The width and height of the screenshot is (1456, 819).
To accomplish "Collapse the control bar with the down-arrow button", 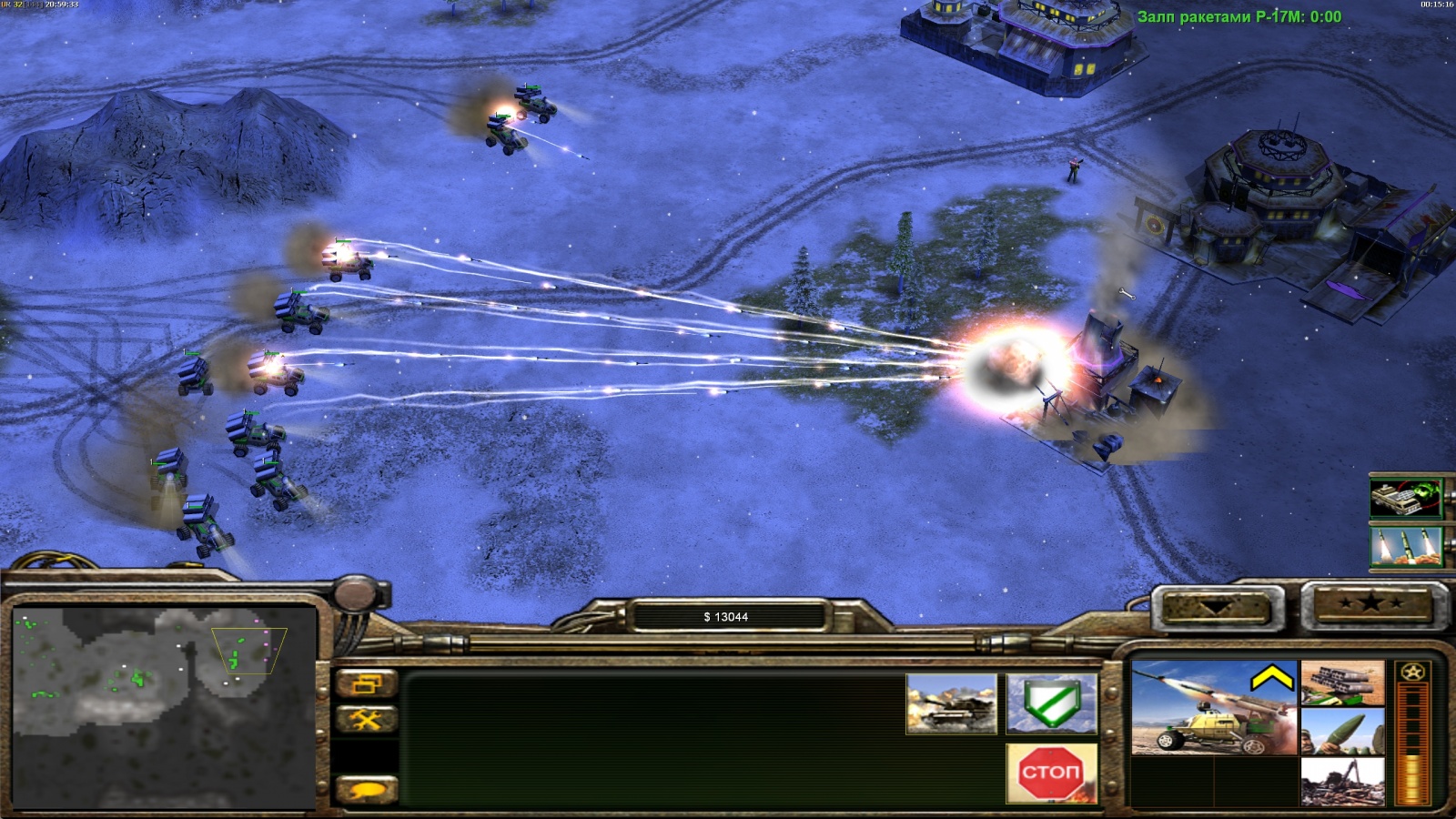I will [1218, 607].
